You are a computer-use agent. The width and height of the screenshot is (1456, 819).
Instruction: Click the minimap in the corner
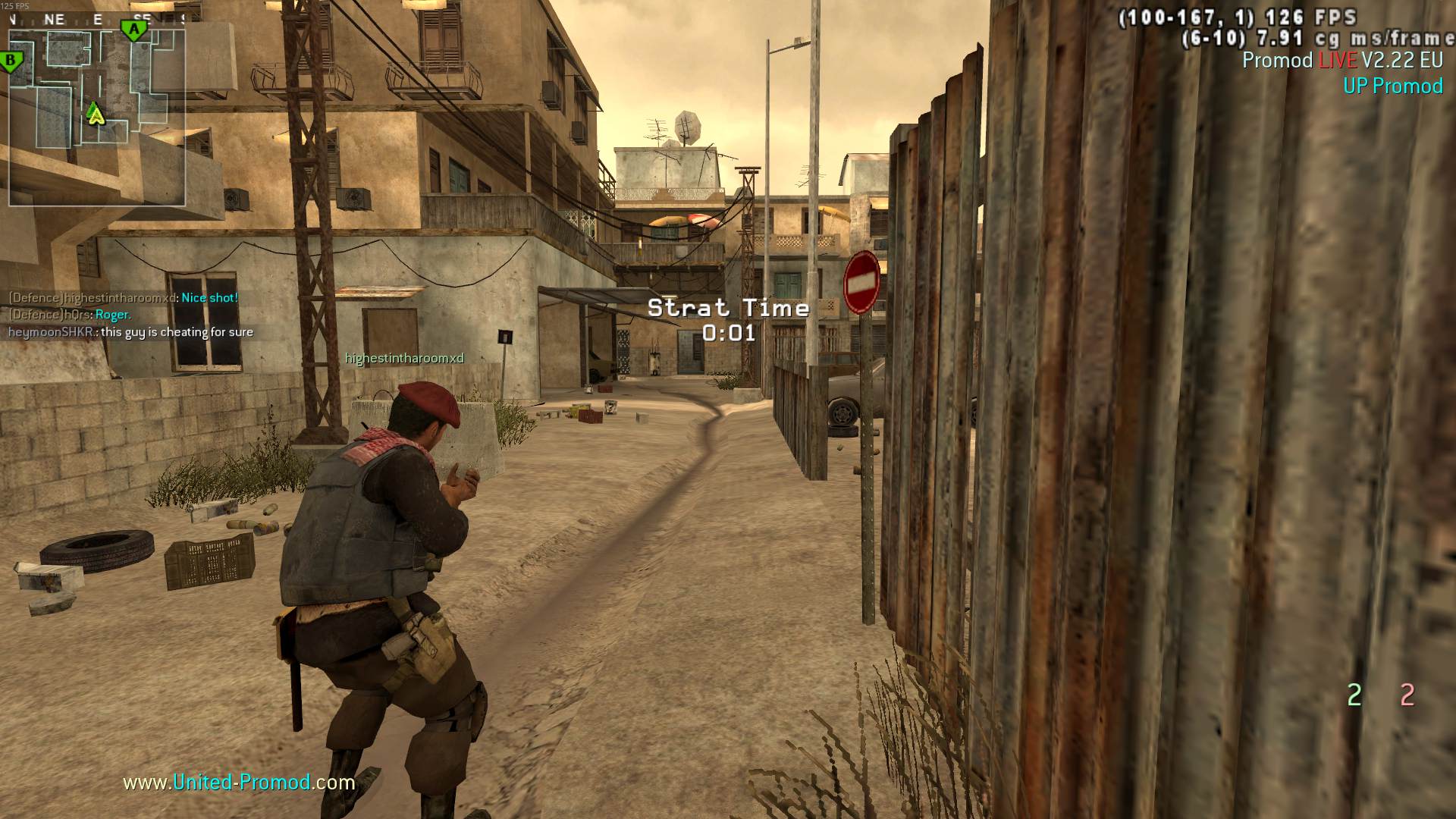(x=97, y=108)
